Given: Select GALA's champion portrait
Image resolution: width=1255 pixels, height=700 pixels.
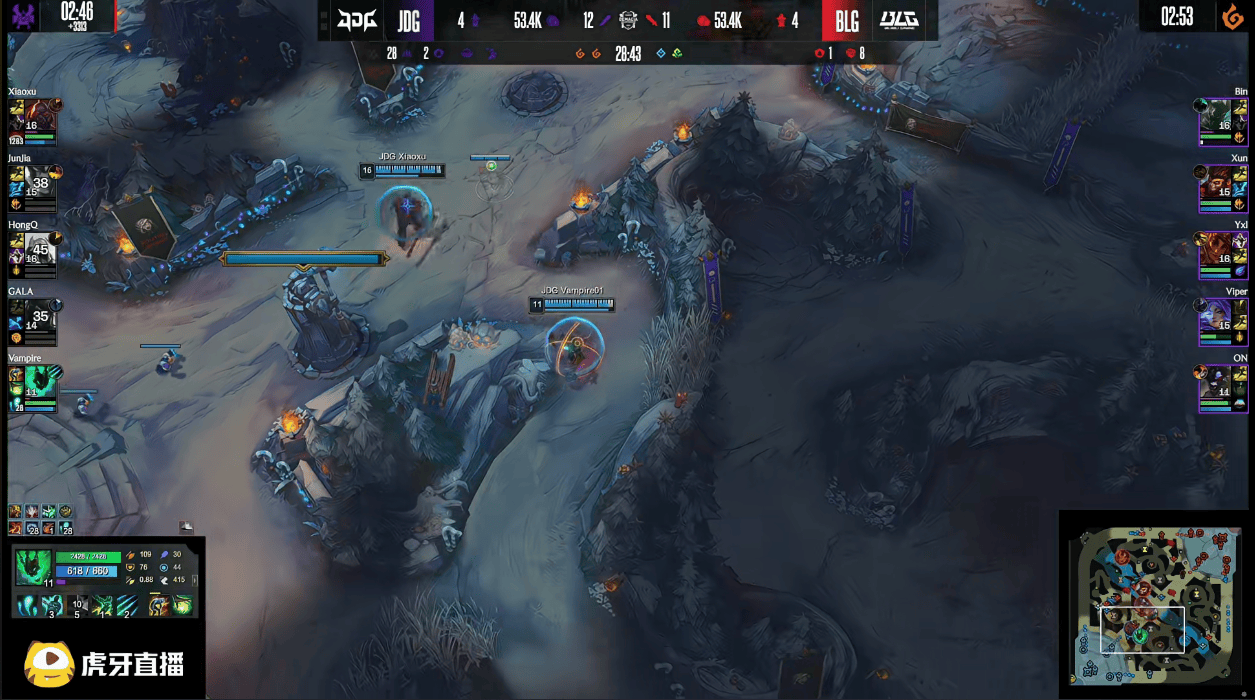Looking at the screenshot, I should 22,314.
